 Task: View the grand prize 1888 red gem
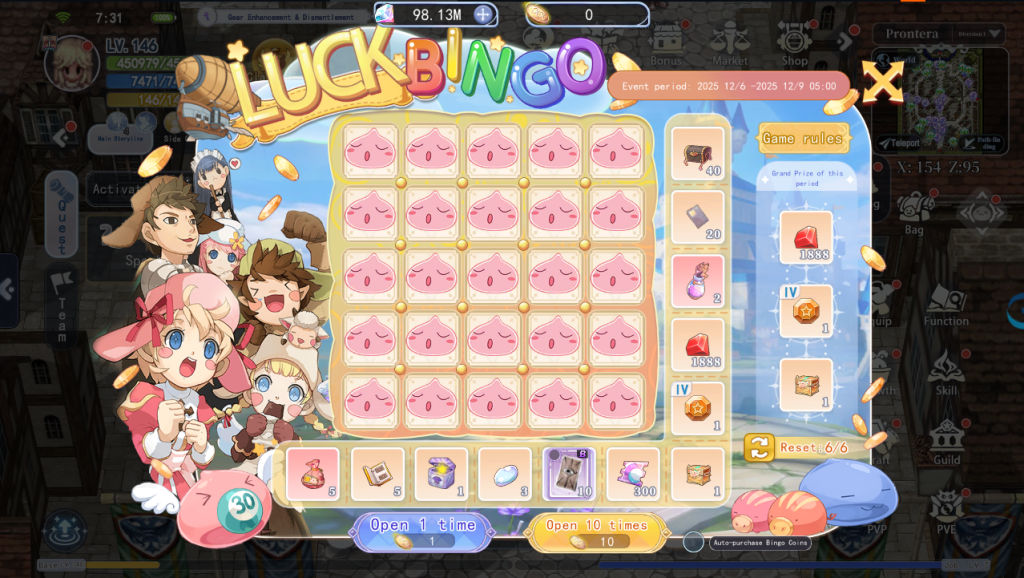806,238
